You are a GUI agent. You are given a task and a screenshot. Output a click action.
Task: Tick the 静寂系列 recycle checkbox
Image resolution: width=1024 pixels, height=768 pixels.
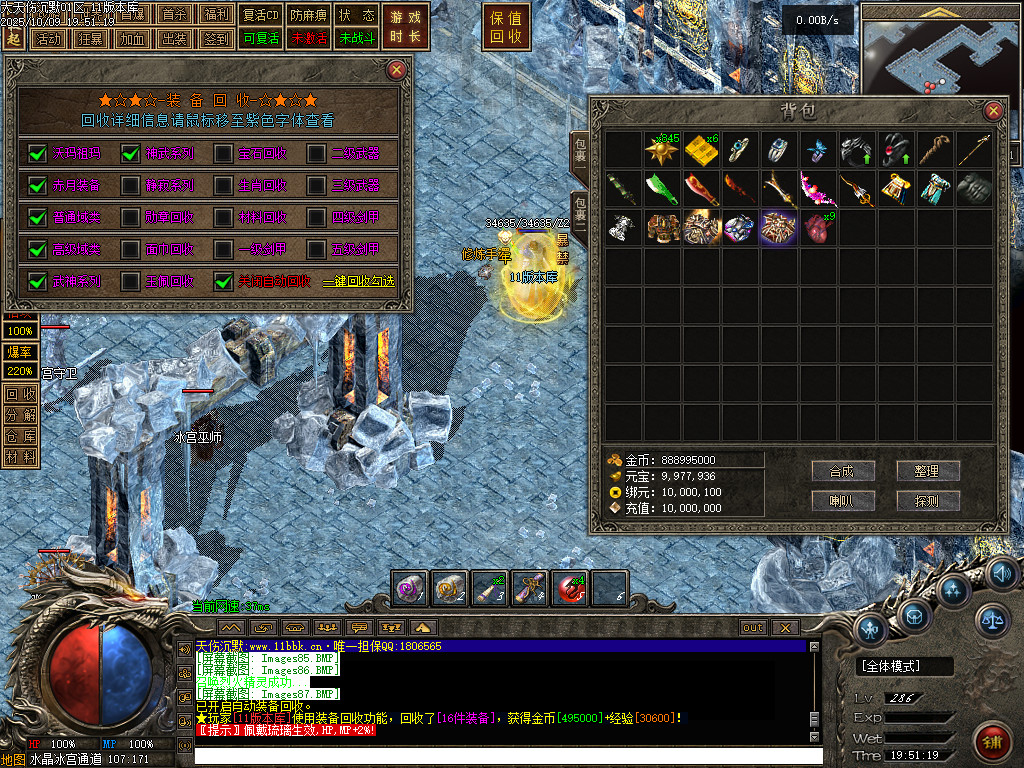(131, 186)
